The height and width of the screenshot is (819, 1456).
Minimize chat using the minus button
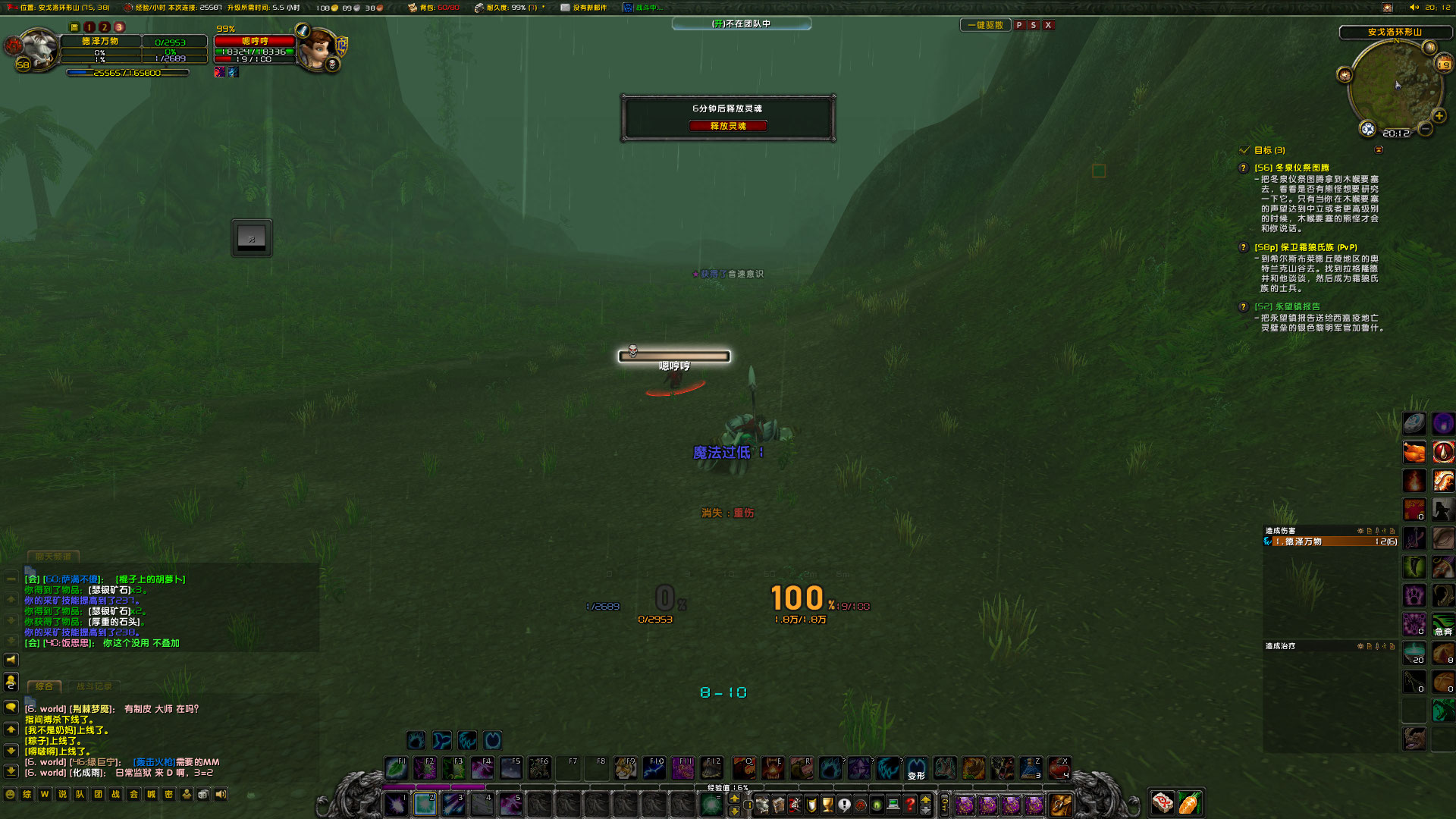click(x=10, y=579)
